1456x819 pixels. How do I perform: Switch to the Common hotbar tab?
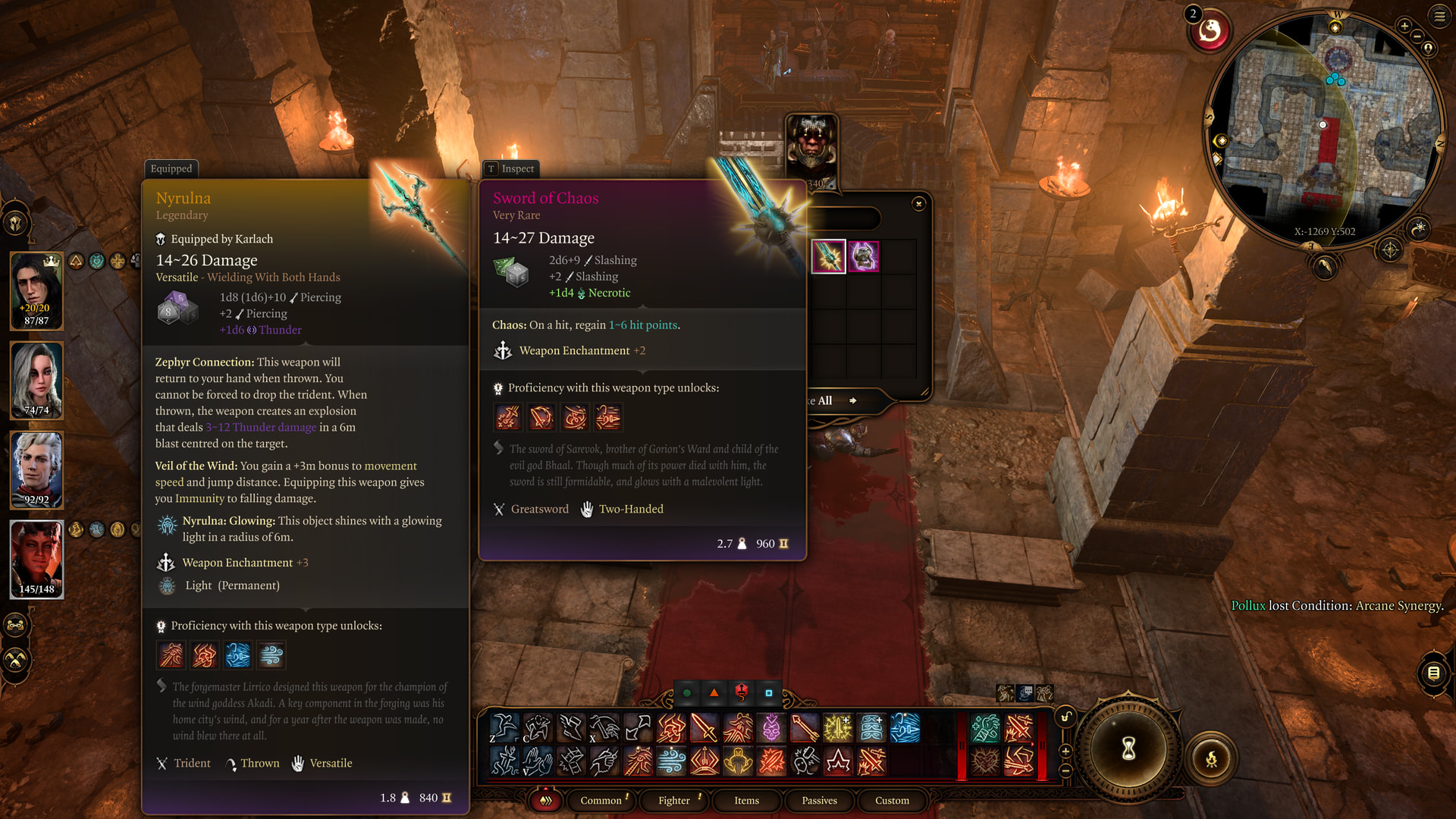(601, 800)
